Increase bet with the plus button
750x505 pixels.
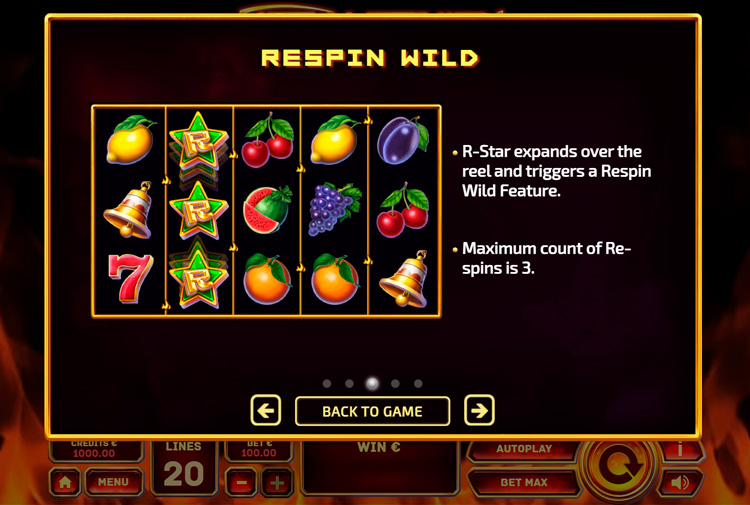point(277,483)
